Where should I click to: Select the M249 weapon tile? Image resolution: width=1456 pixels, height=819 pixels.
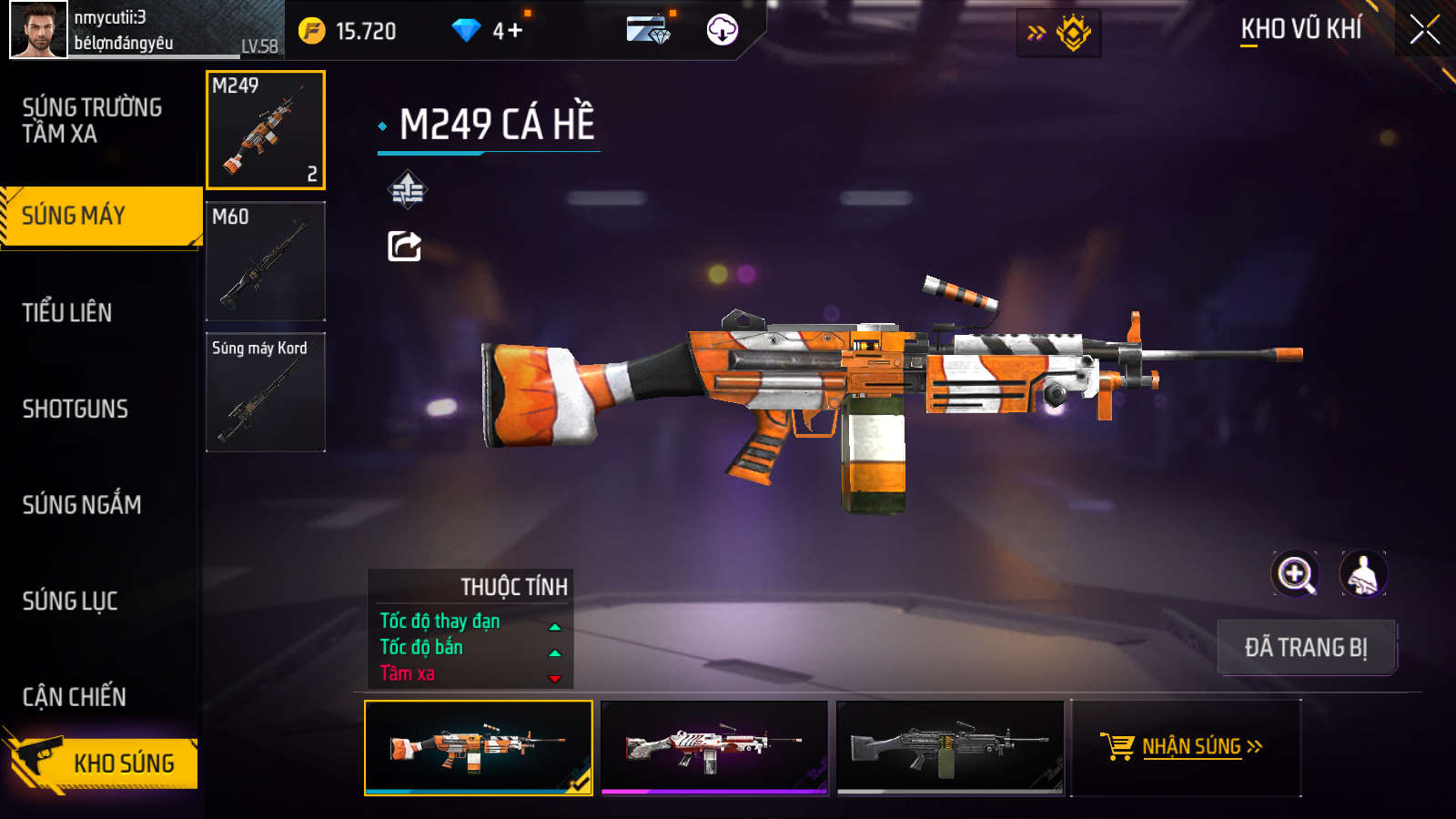[266, 130]
